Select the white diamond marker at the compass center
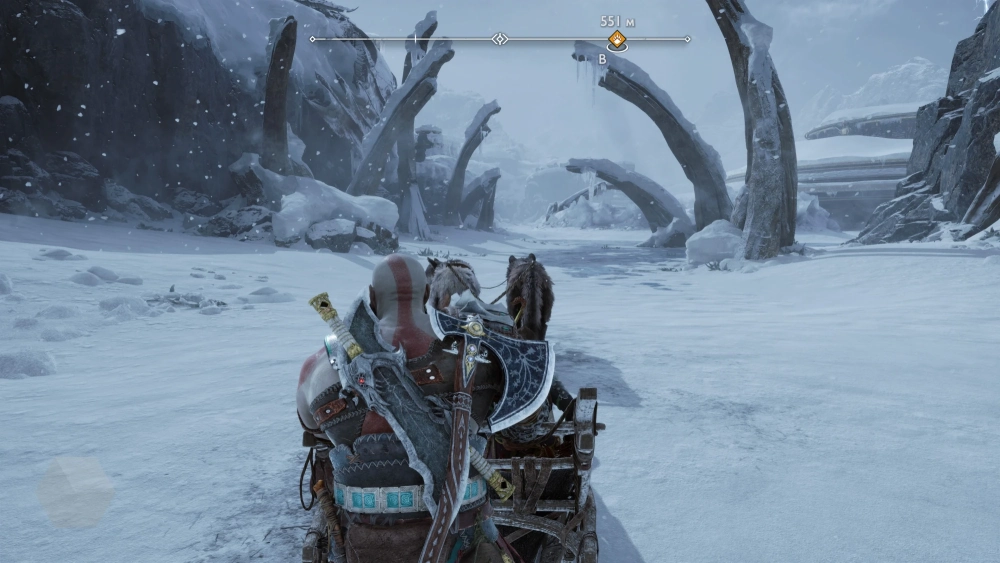This screenshot has width=1000, height=563. [x=500, y=39]
